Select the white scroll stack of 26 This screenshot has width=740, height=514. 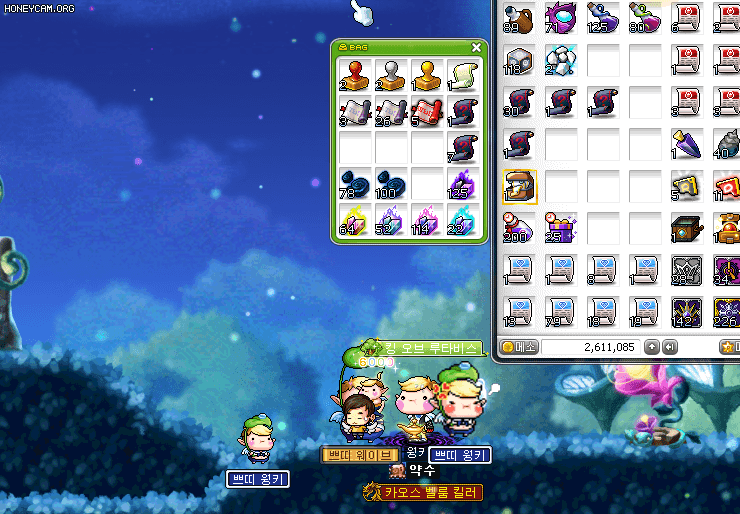391,112
